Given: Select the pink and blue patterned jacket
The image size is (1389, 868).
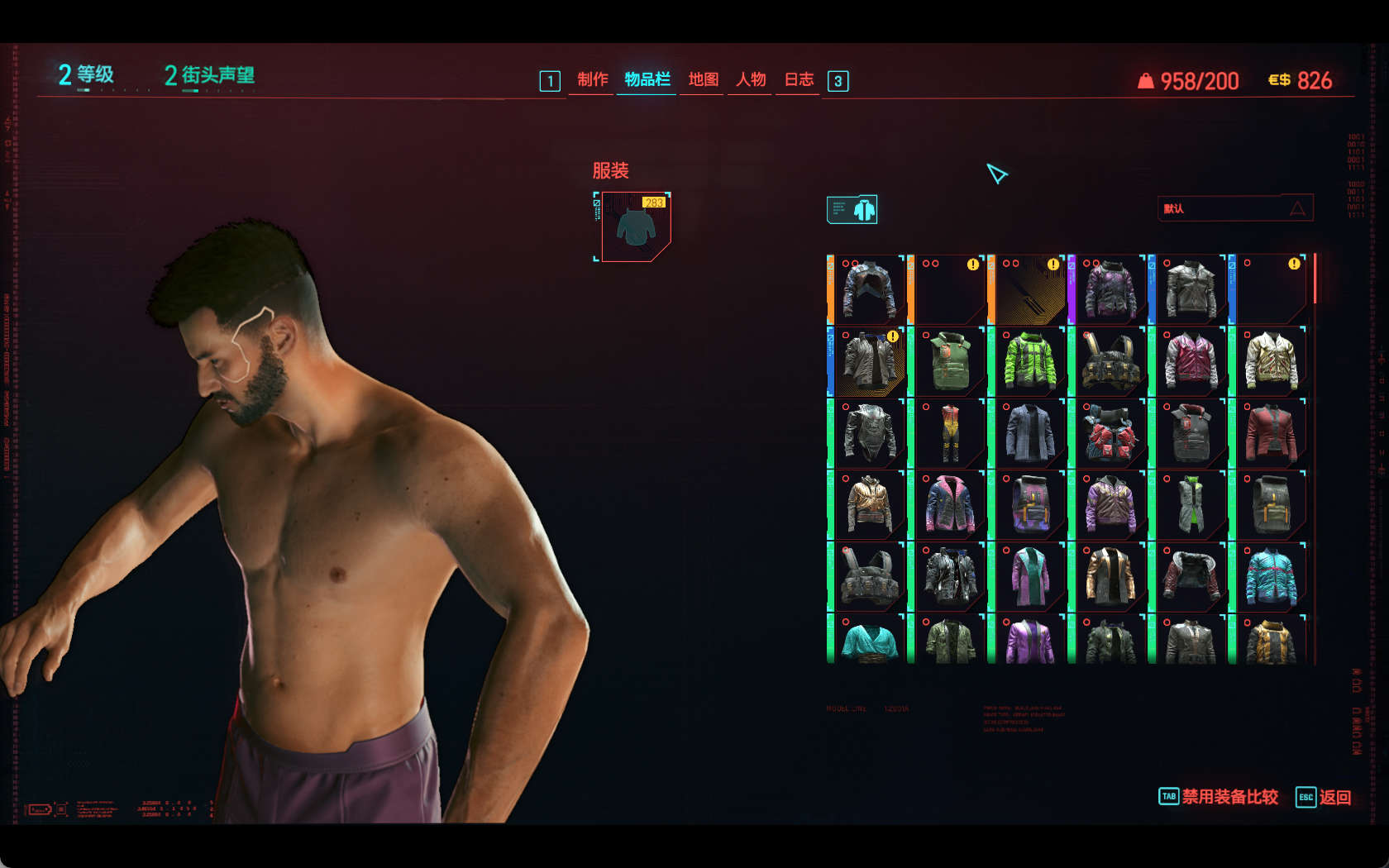Looking at the screenshot, I should click(949, 505).
